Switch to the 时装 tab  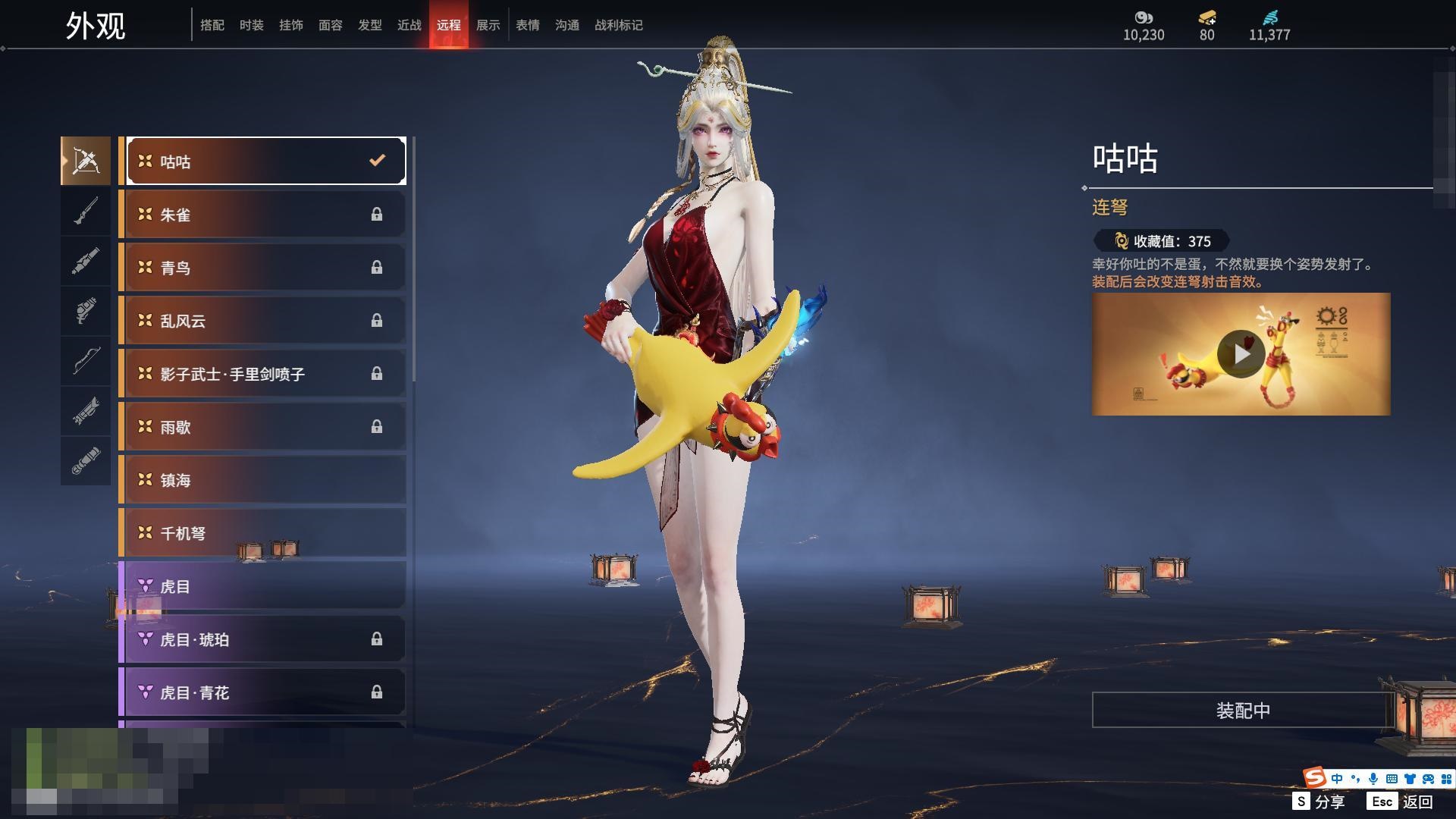[x=251, y=25]
